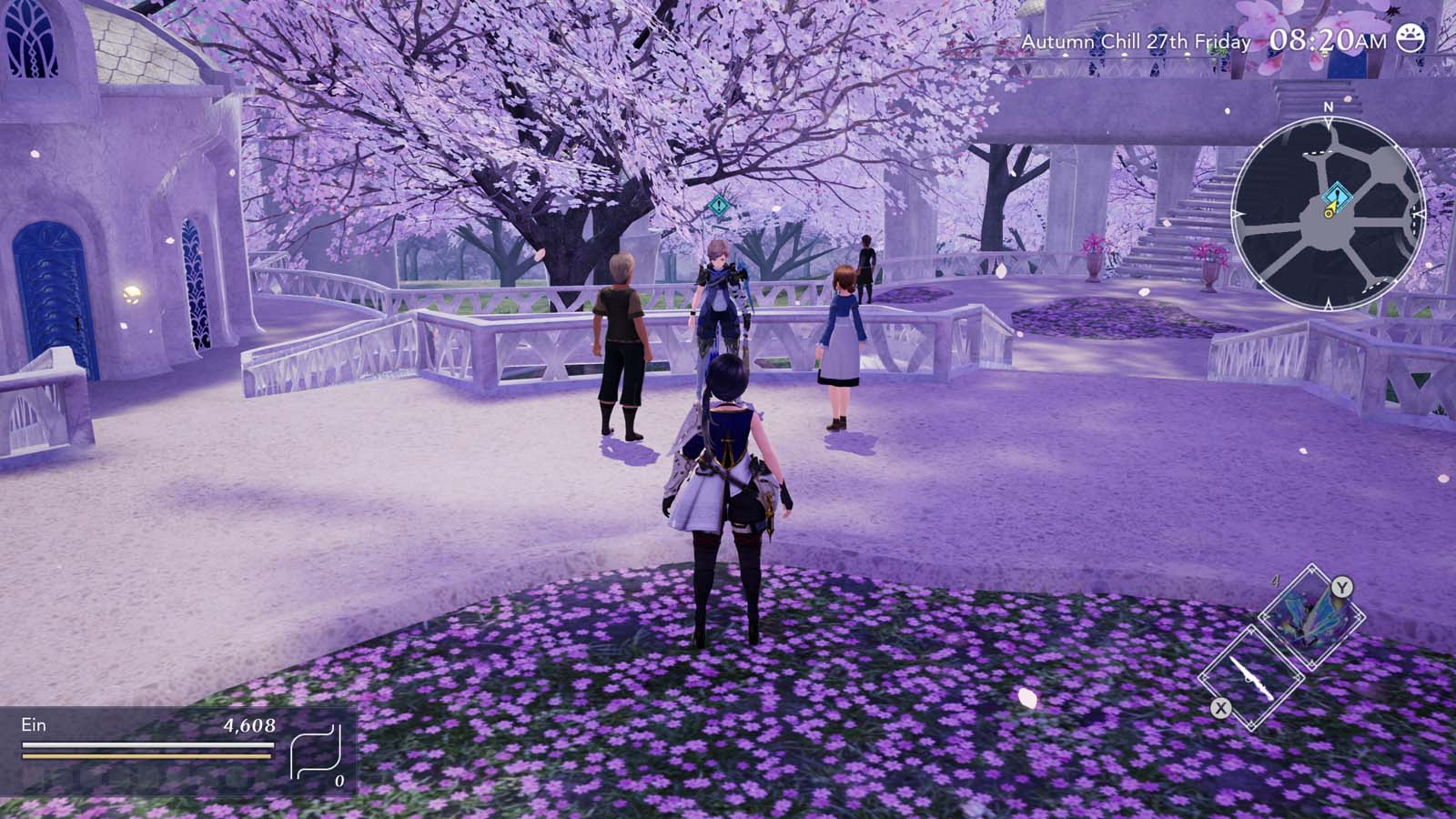Click the quest diamond icon inside the minimap
Screen dimensions: 1456x819
1337,195
